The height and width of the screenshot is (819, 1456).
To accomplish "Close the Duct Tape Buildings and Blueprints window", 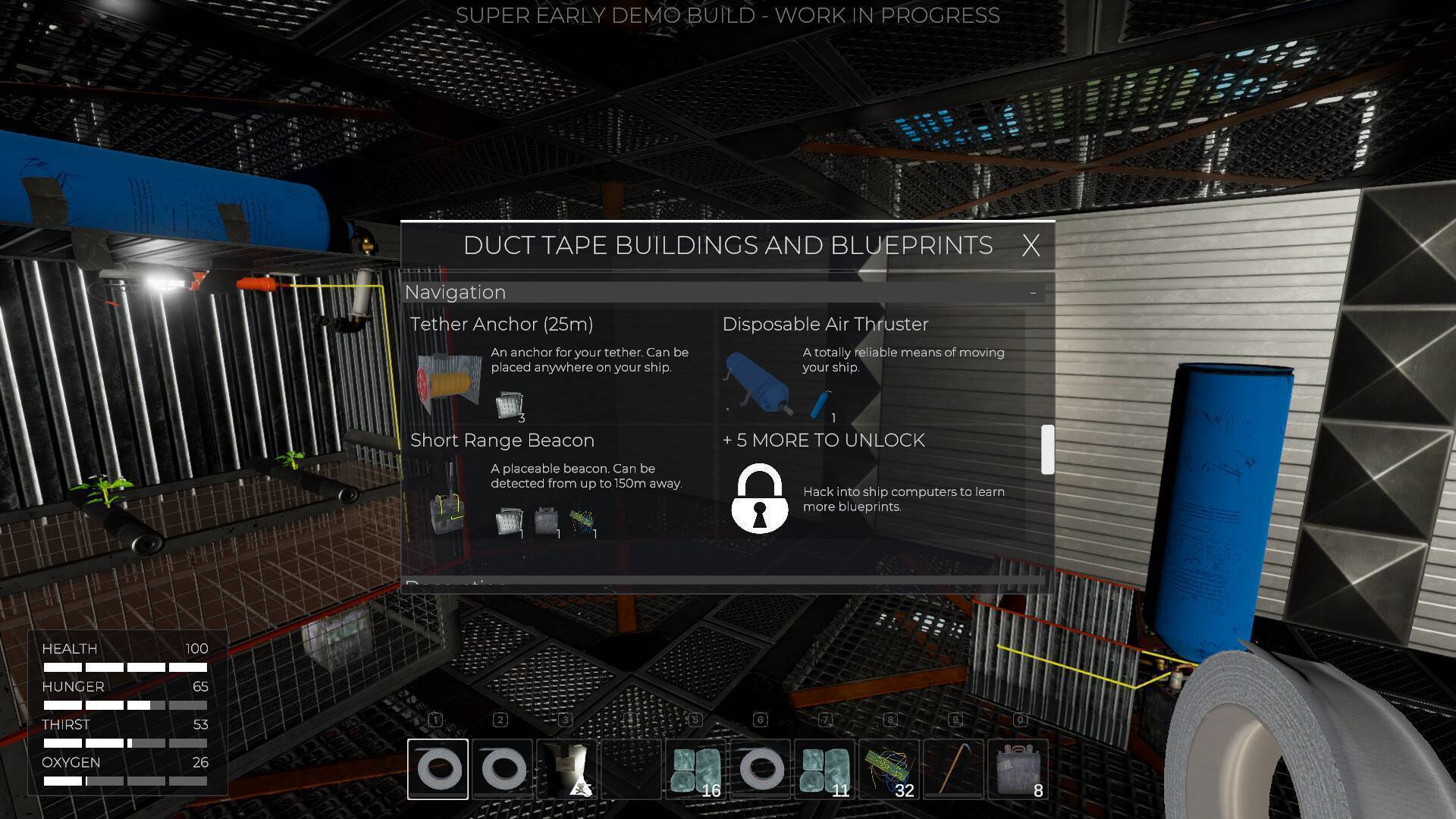I will coord(1030,246).
